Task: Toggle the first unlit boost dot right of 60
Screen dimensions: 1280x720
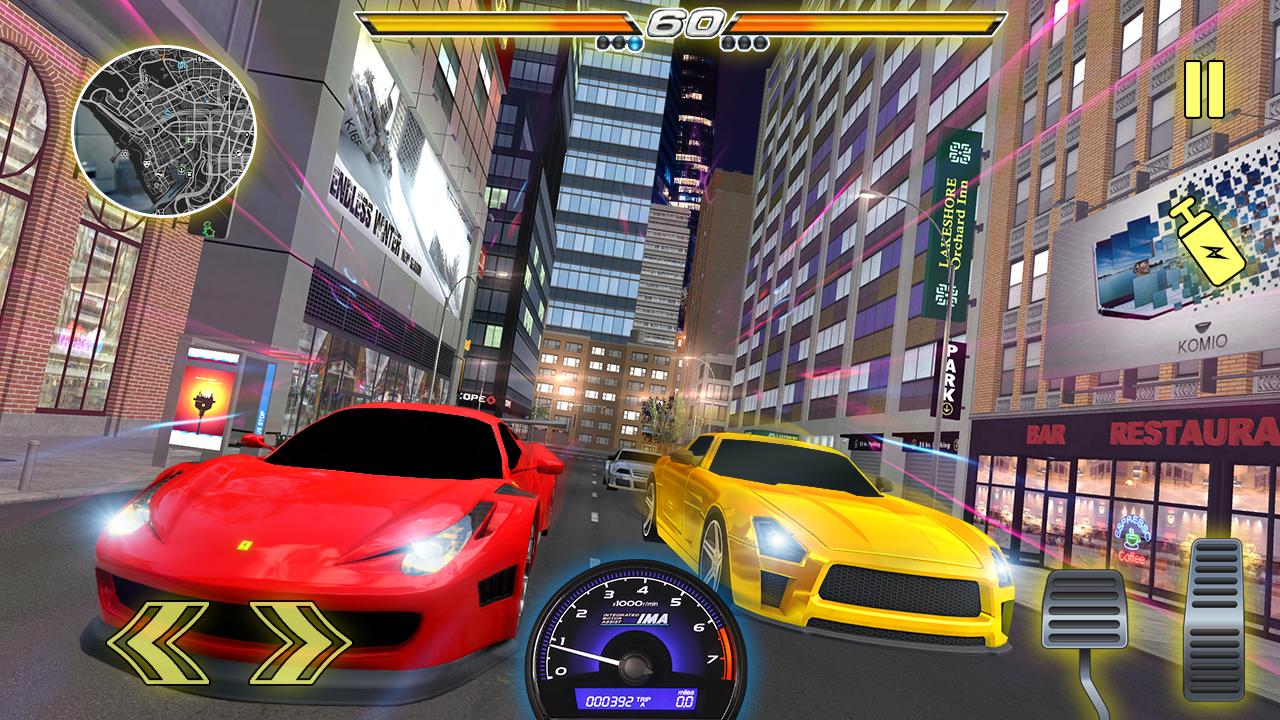Action: pos(730,43)
